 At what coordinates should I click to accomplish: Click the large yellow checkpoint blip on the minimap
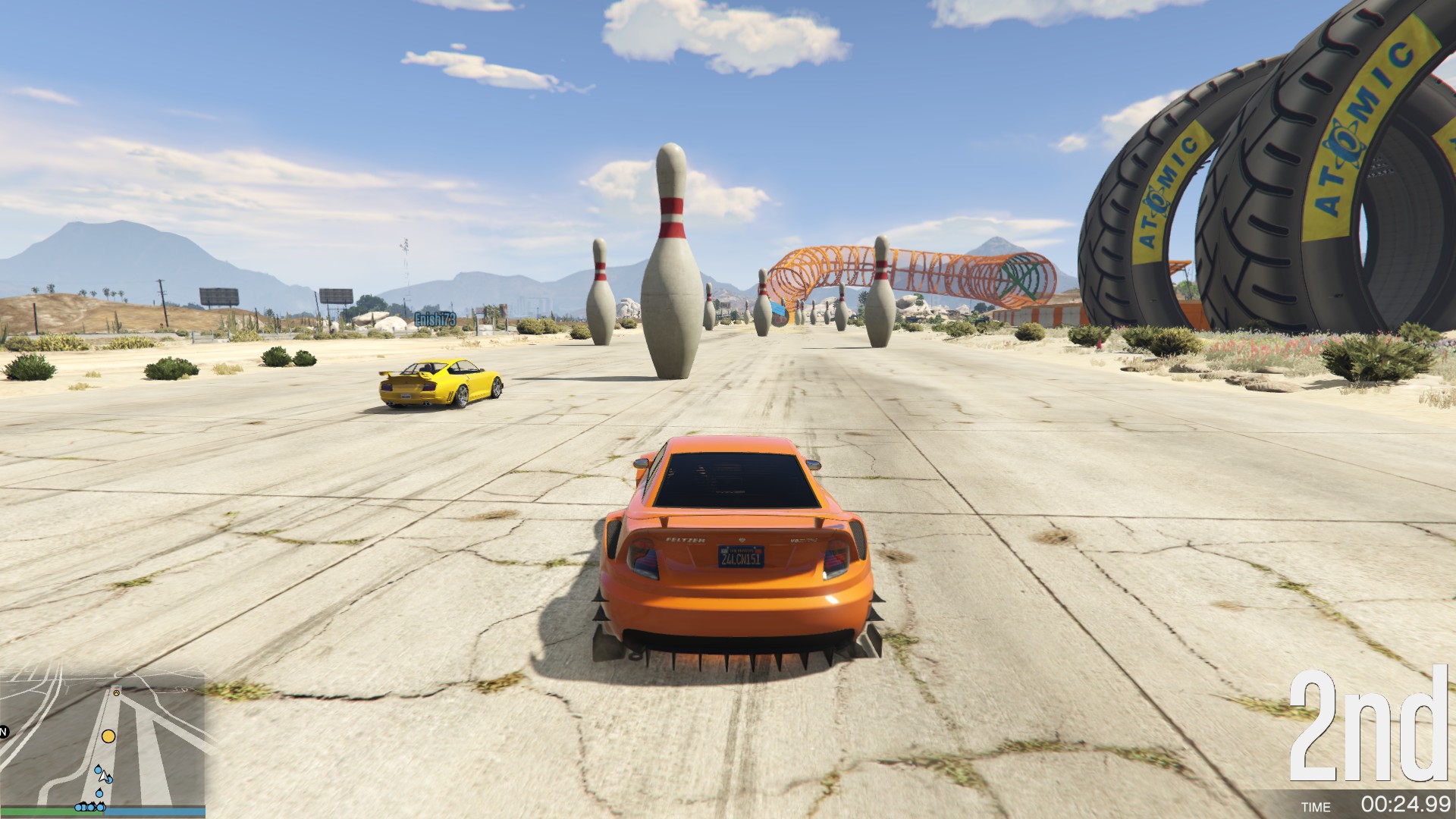point(108,736)
